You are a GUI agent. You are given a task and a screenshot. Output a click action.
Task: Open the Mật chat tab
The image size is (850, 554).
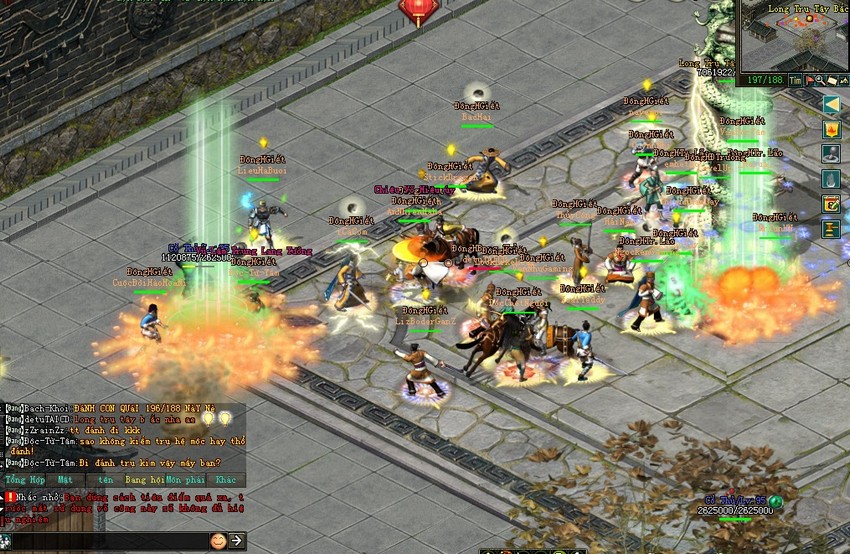[x=65, y=480]
